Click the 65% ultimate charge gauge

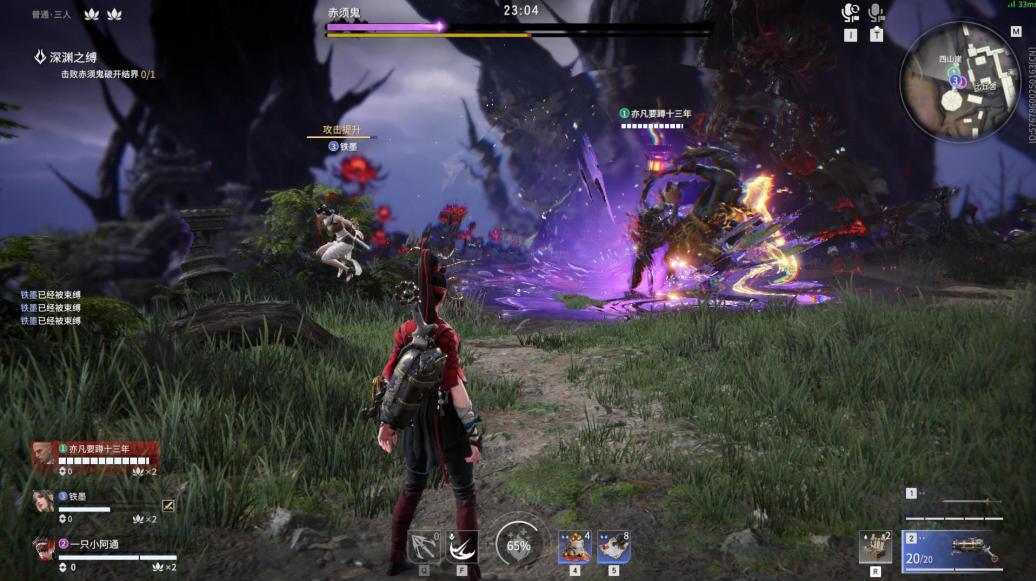(518, 545)
